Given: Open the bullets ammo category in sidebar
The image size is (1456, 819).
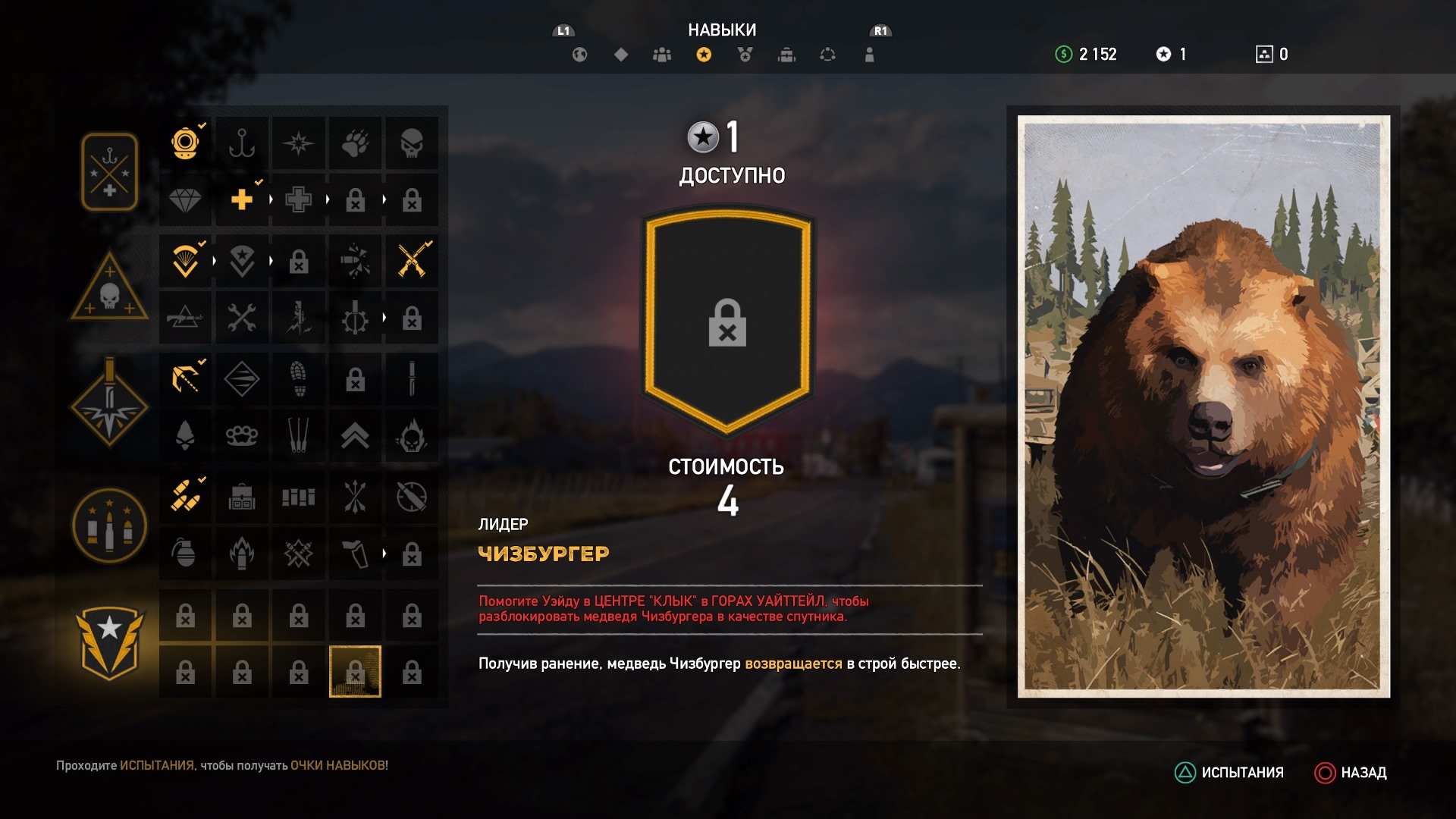Looking at the screenshot, I should click(108, 526).
